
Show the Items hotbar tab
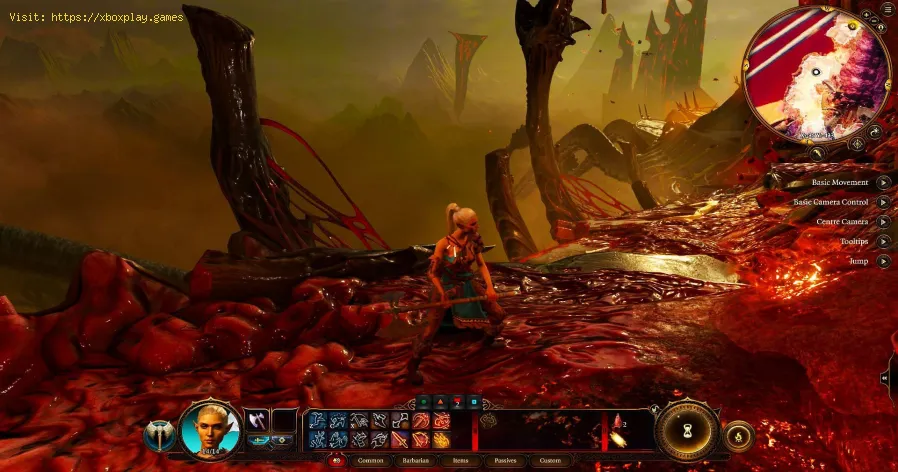pos(458,461)
